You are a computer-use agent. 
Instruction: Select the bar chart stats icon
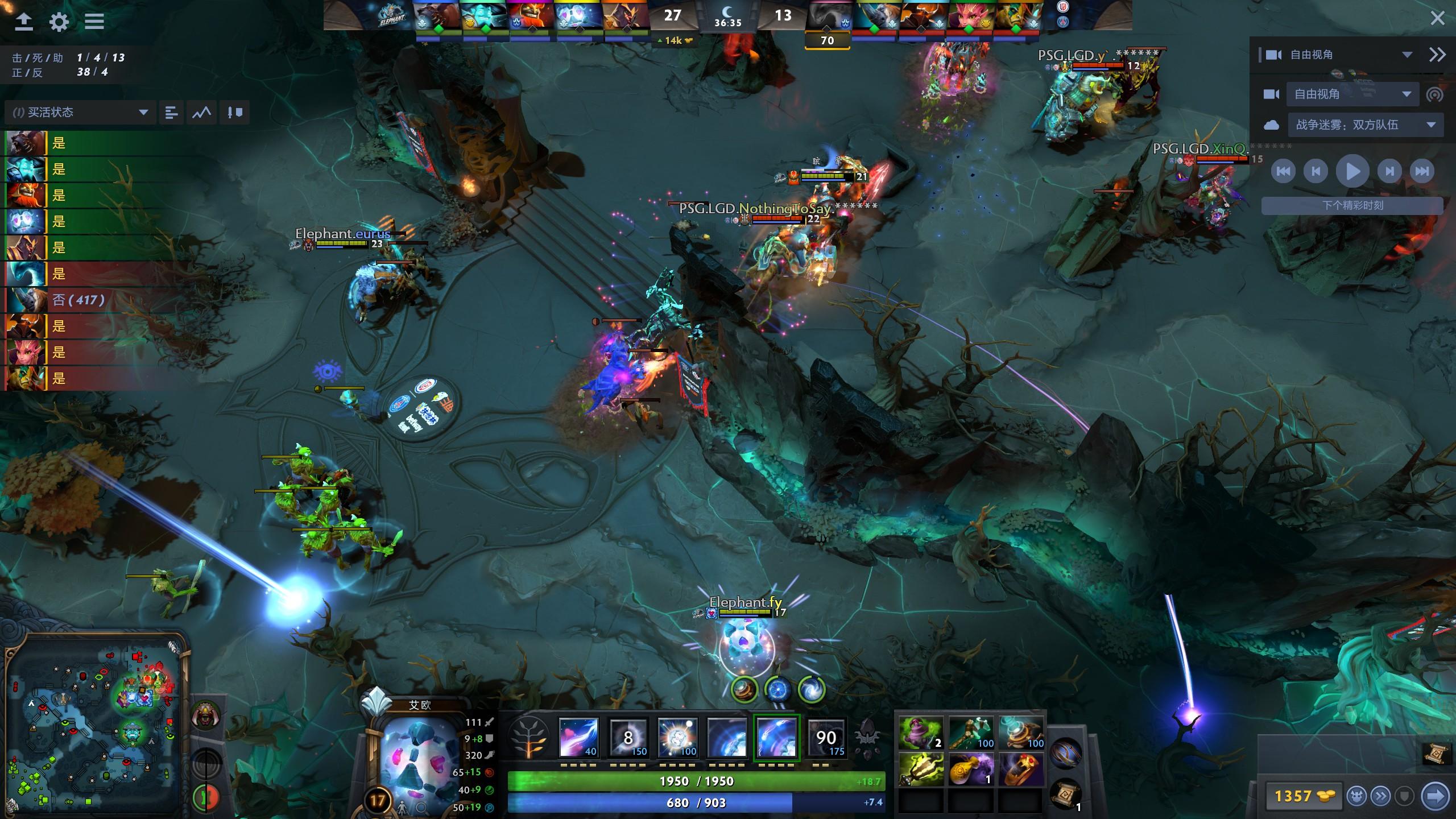click(170, 112)
